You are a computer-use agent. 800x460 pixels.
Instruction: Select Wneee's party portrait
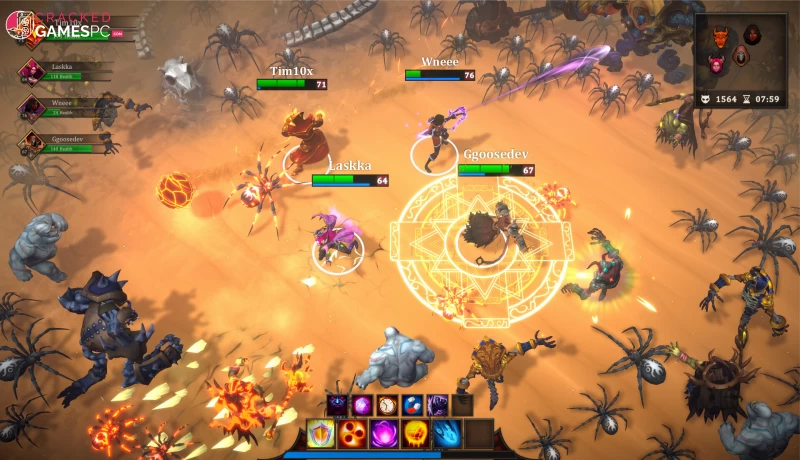[31, 106]
